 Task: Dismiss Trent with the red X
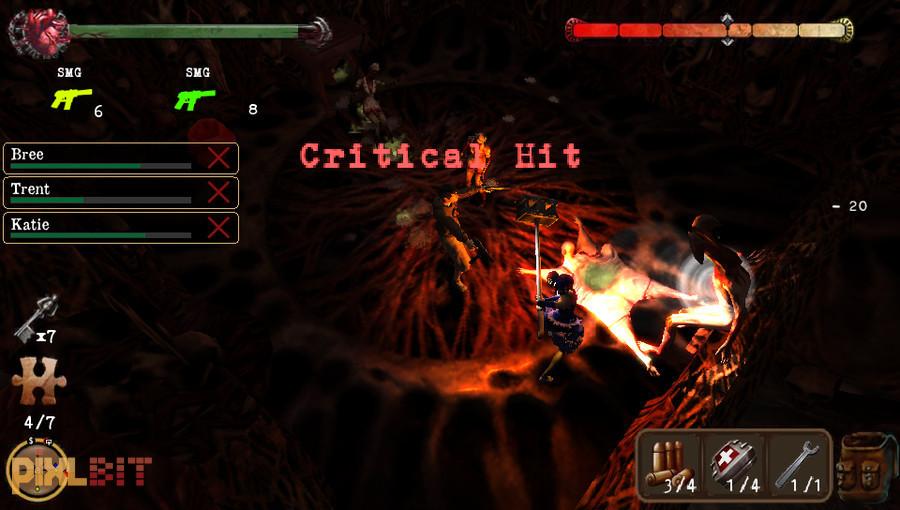218,192
